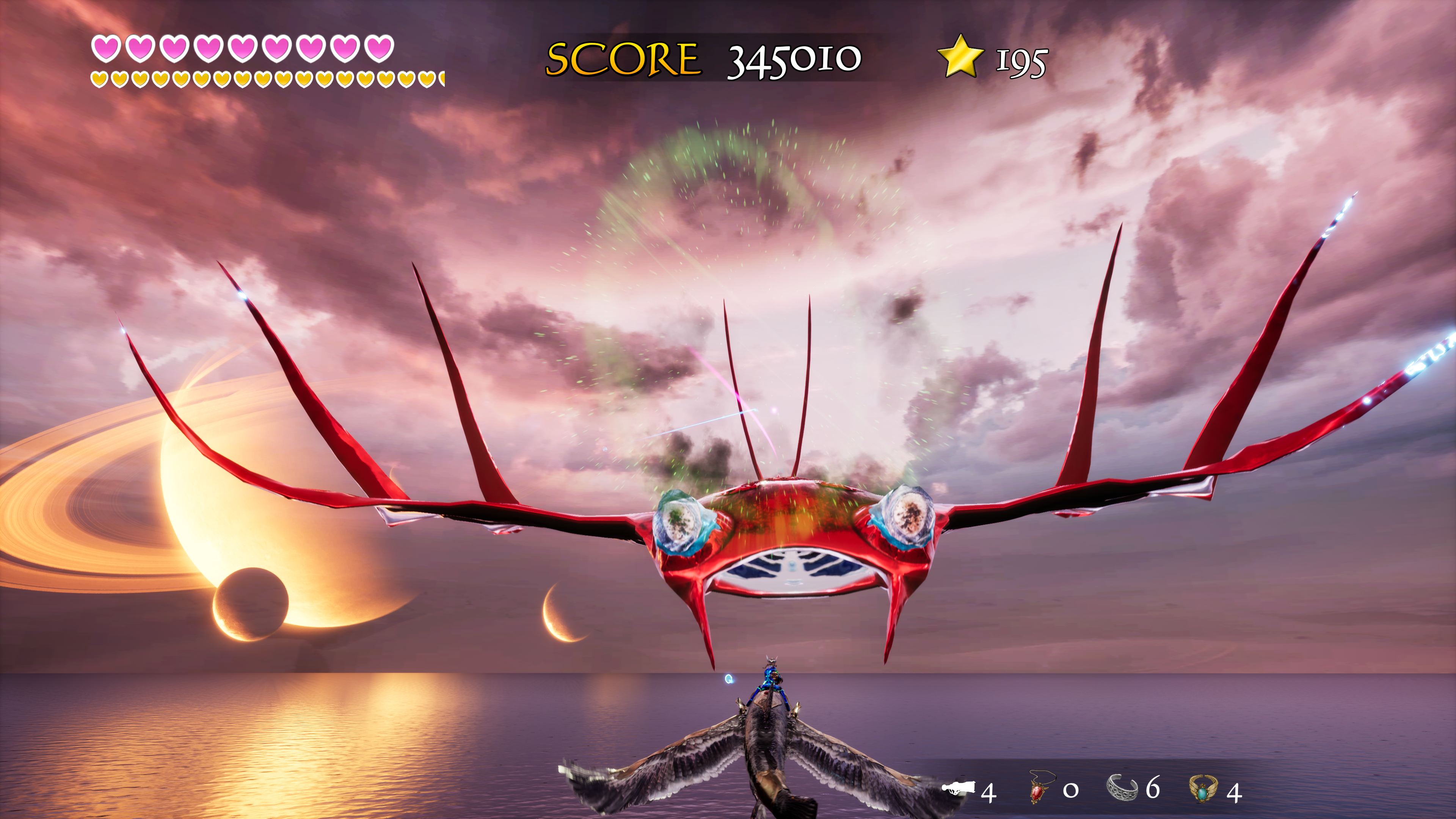The width and height of the screenshot is (1456, 819).
Task: Activate the silver engraved ring item
Action: click(1122, 788)
